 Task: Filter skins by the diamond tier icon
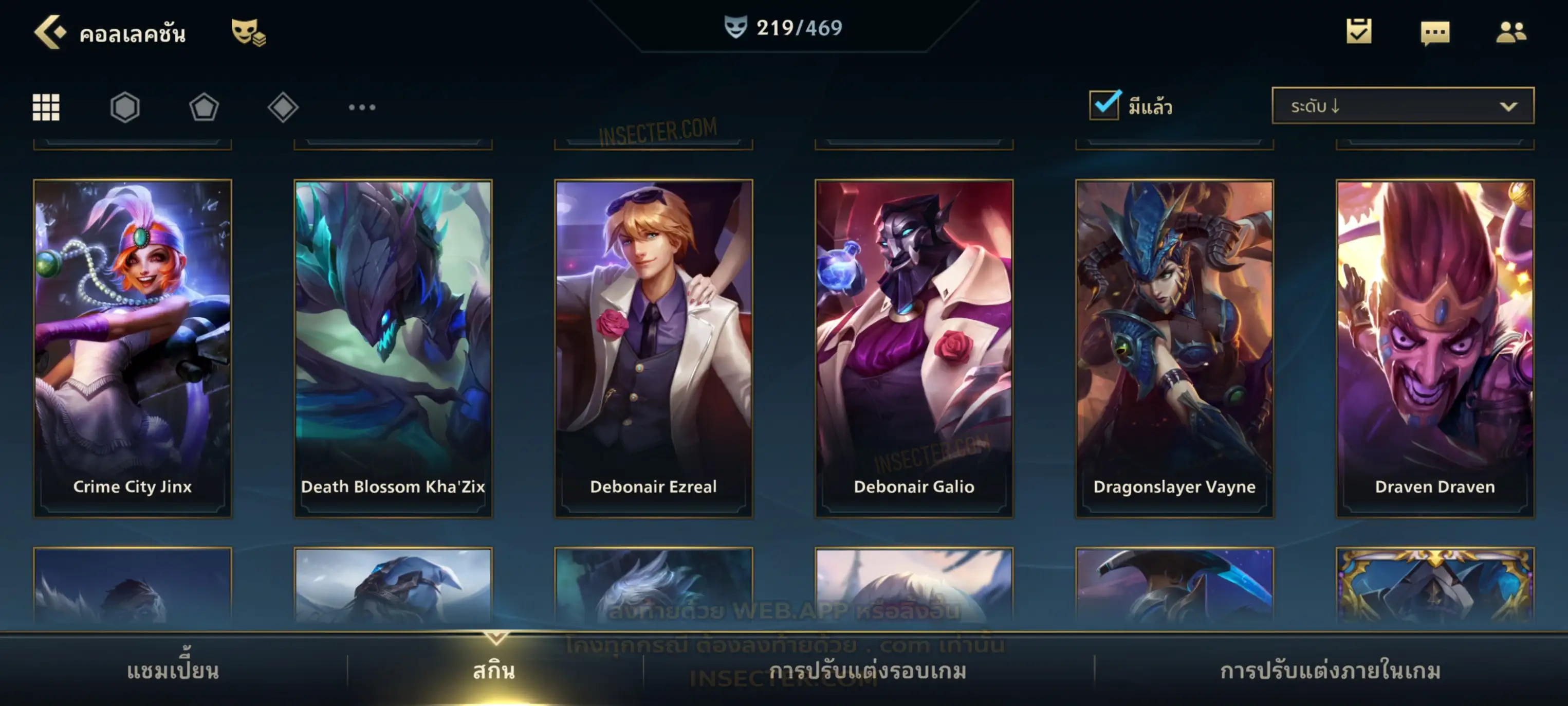point(283,108)
